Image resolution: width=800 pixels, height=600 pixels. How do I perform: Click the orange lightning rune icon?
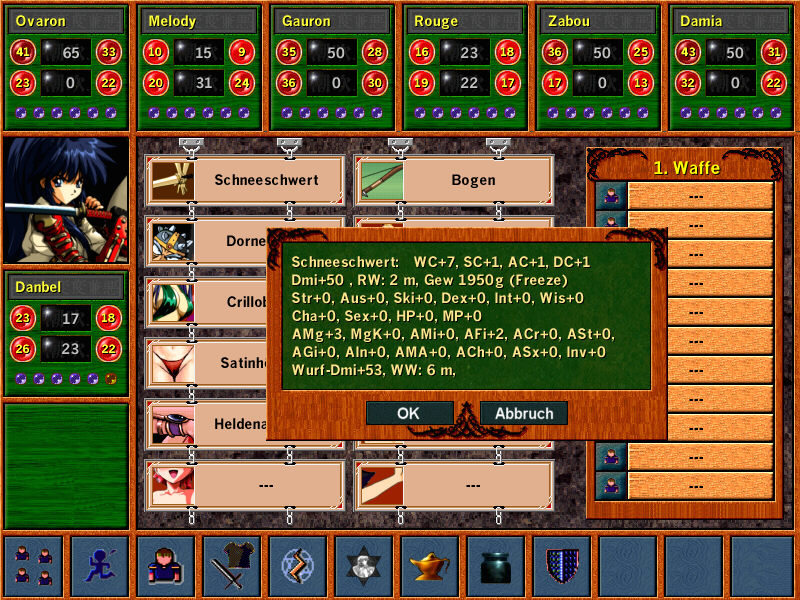pos(298,566)
